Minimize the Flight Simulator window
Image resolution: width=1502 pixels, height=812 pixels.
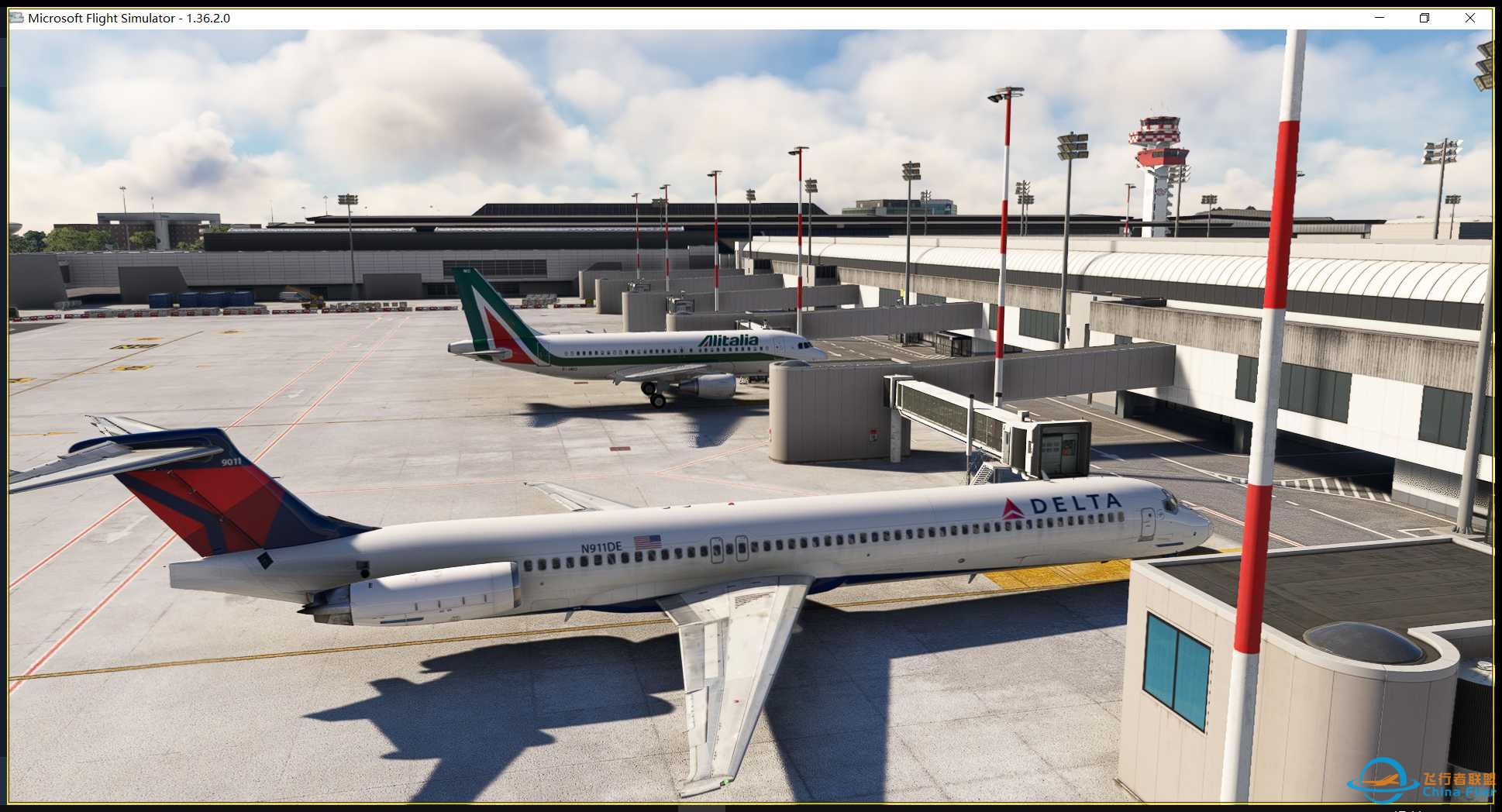(x=1380, y=18)
